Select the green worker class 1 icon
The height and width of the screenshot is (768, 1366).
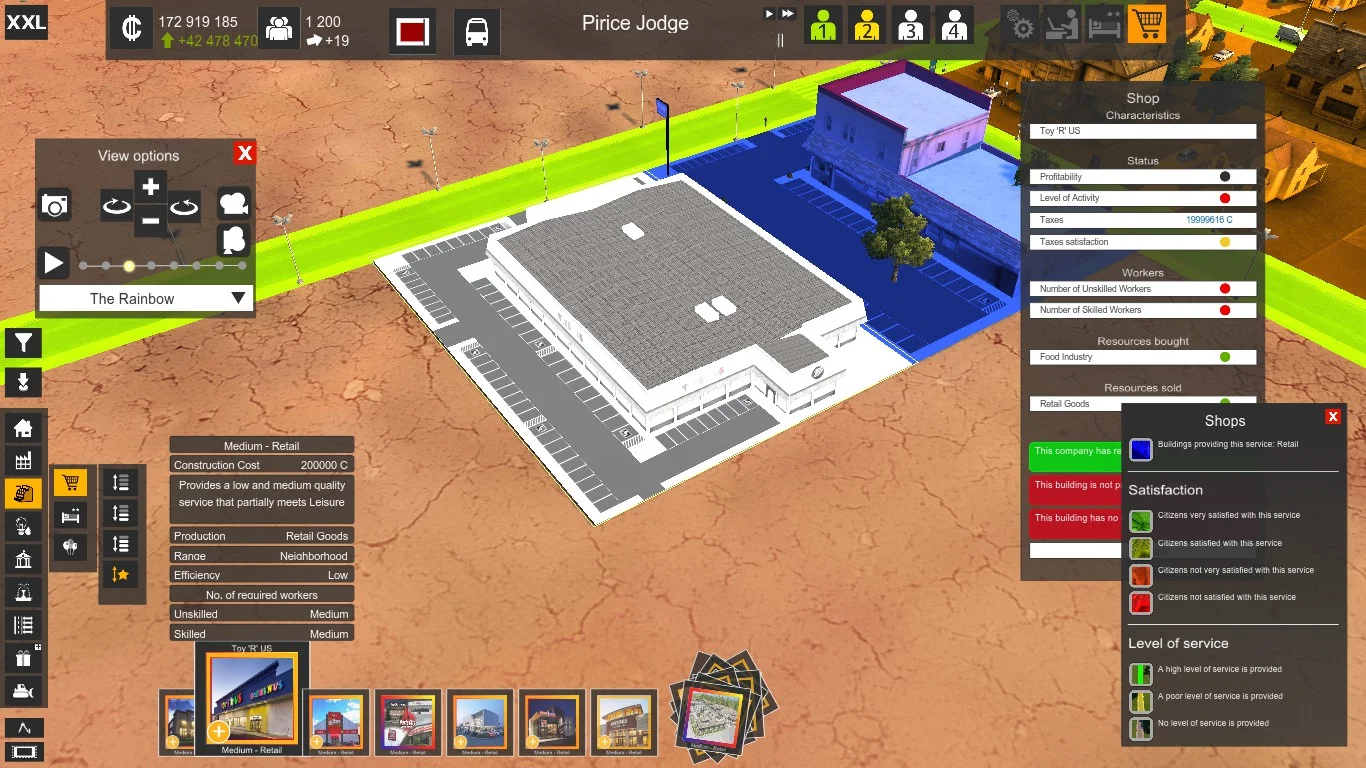pyautogui.click(x=823, y=25)
